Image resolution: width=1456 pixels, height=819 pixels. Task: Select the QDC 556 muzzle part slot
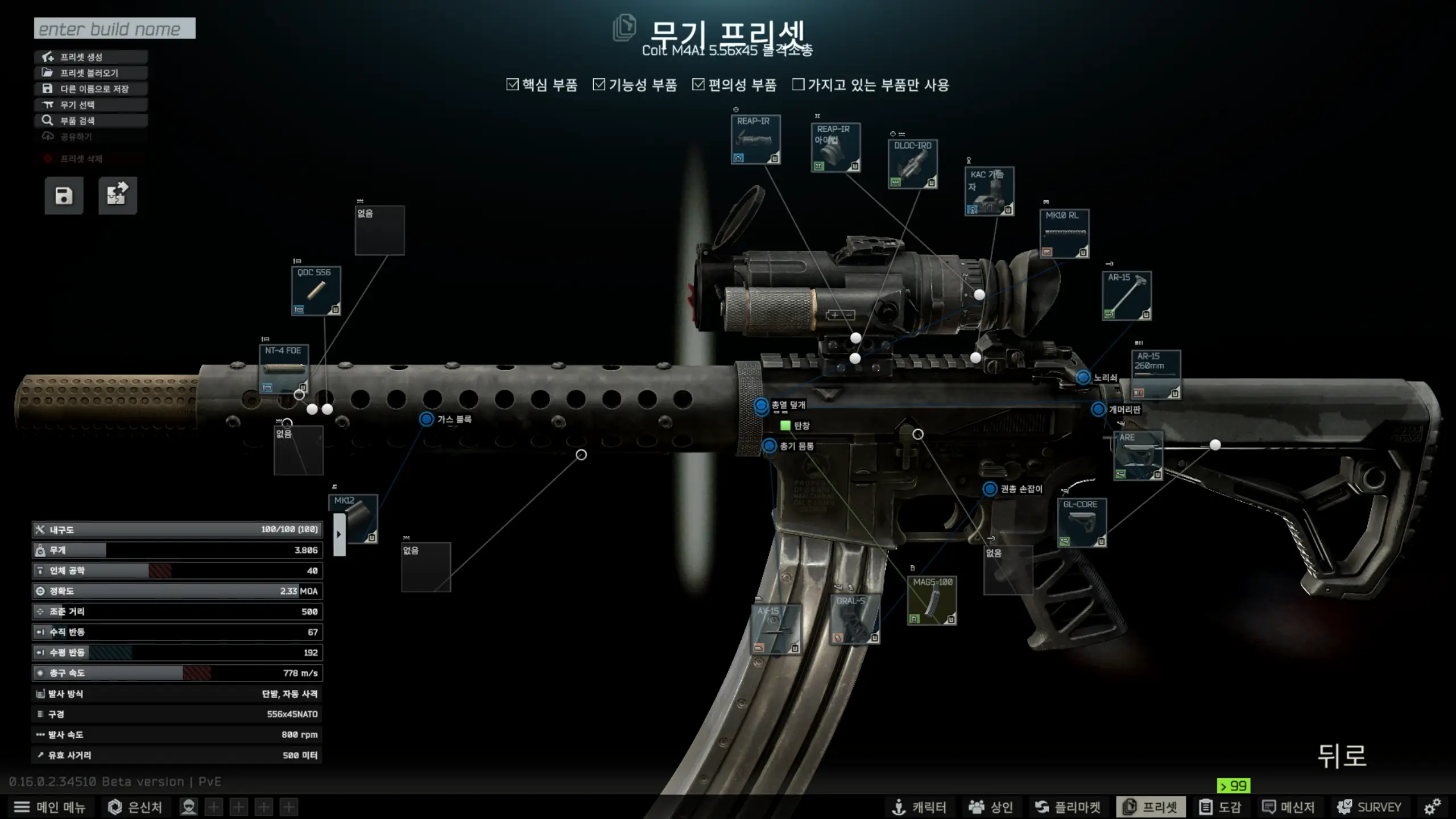(x=316, y=291)
